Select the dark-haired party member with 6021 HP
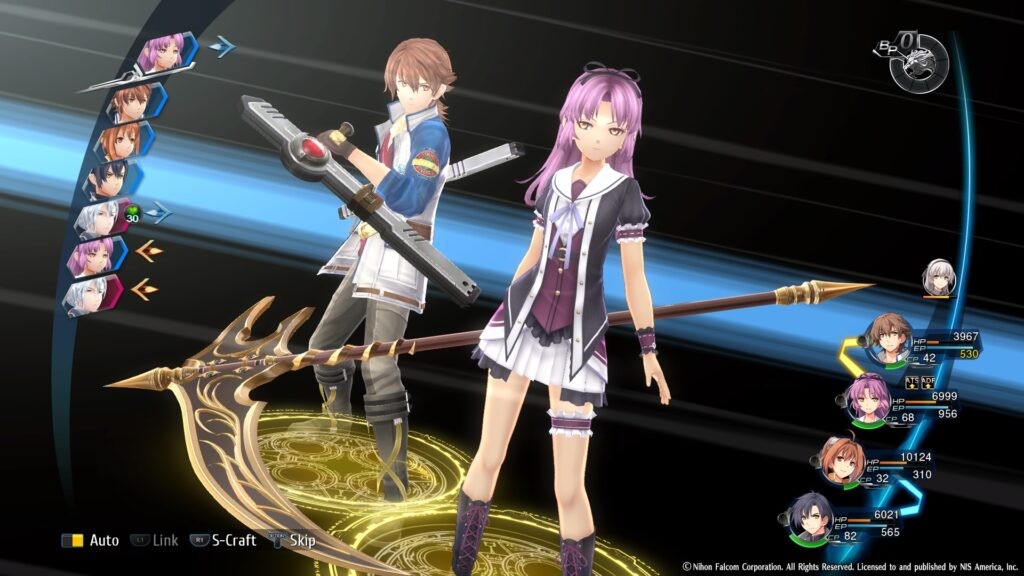 [809, 517]
